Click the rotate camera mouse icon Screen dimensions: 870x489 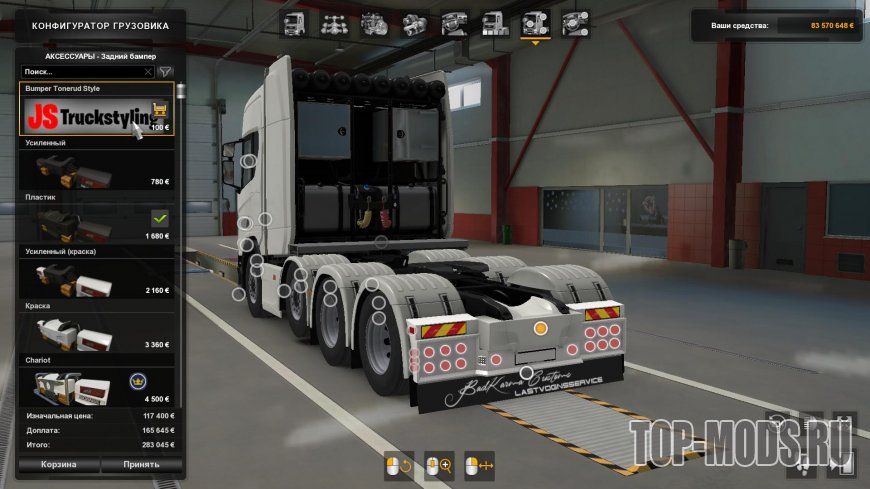point(399,466)
